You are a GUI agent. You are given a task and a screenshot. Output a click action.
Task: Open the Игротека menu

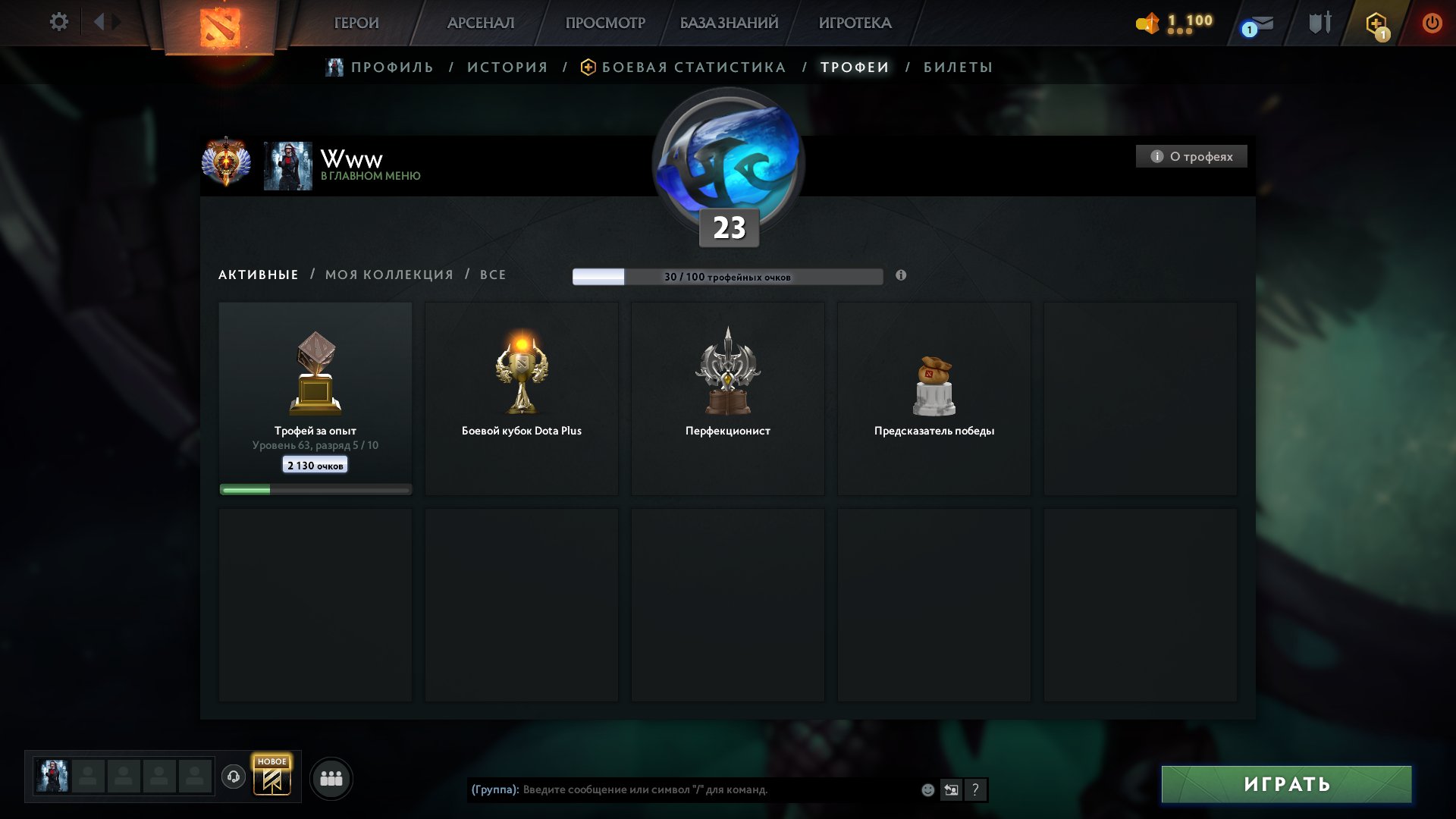855,23
